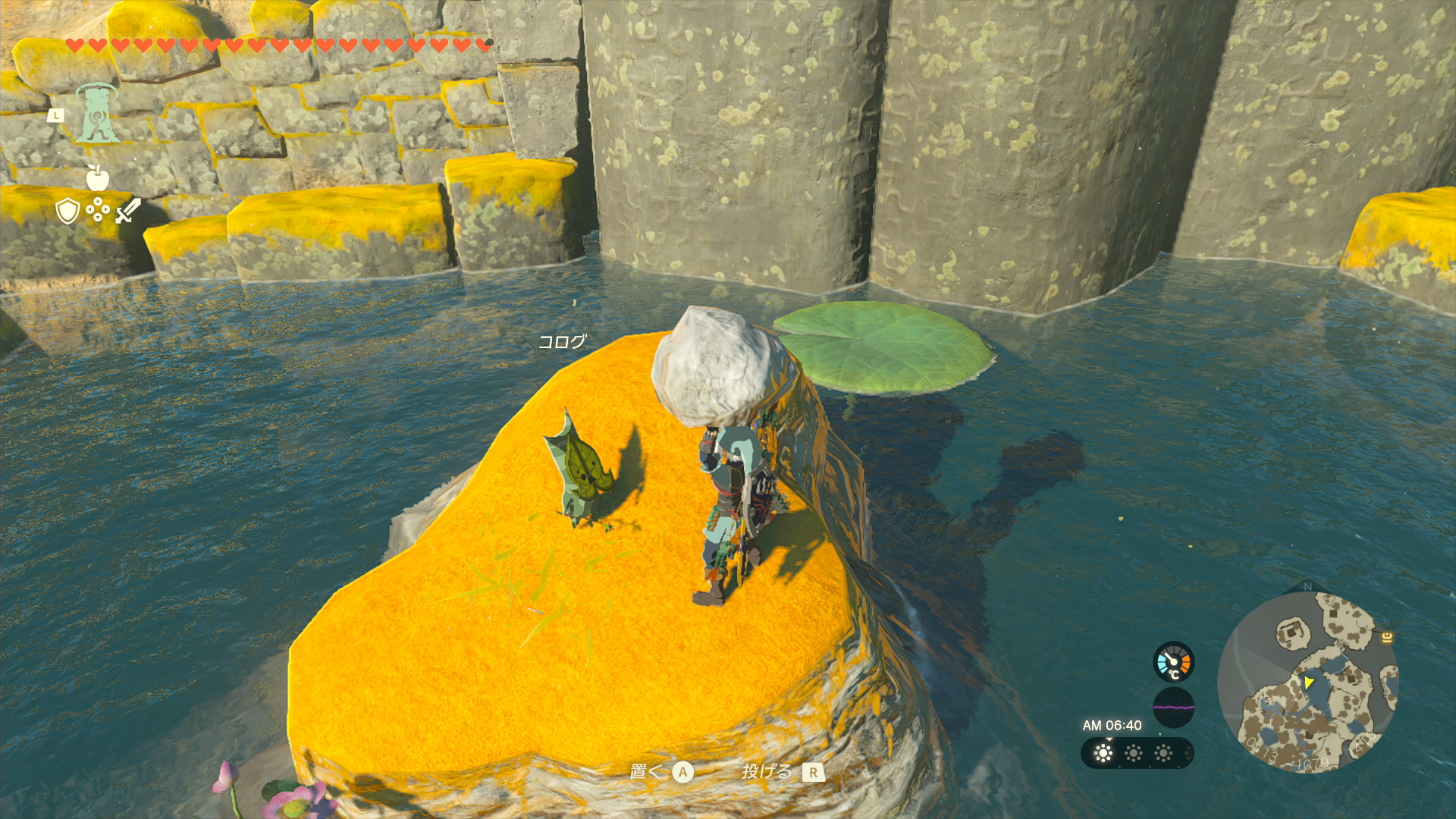1456x819 pixels.
Task: Open the circular minimap
Action: (x=1308, y=682)
